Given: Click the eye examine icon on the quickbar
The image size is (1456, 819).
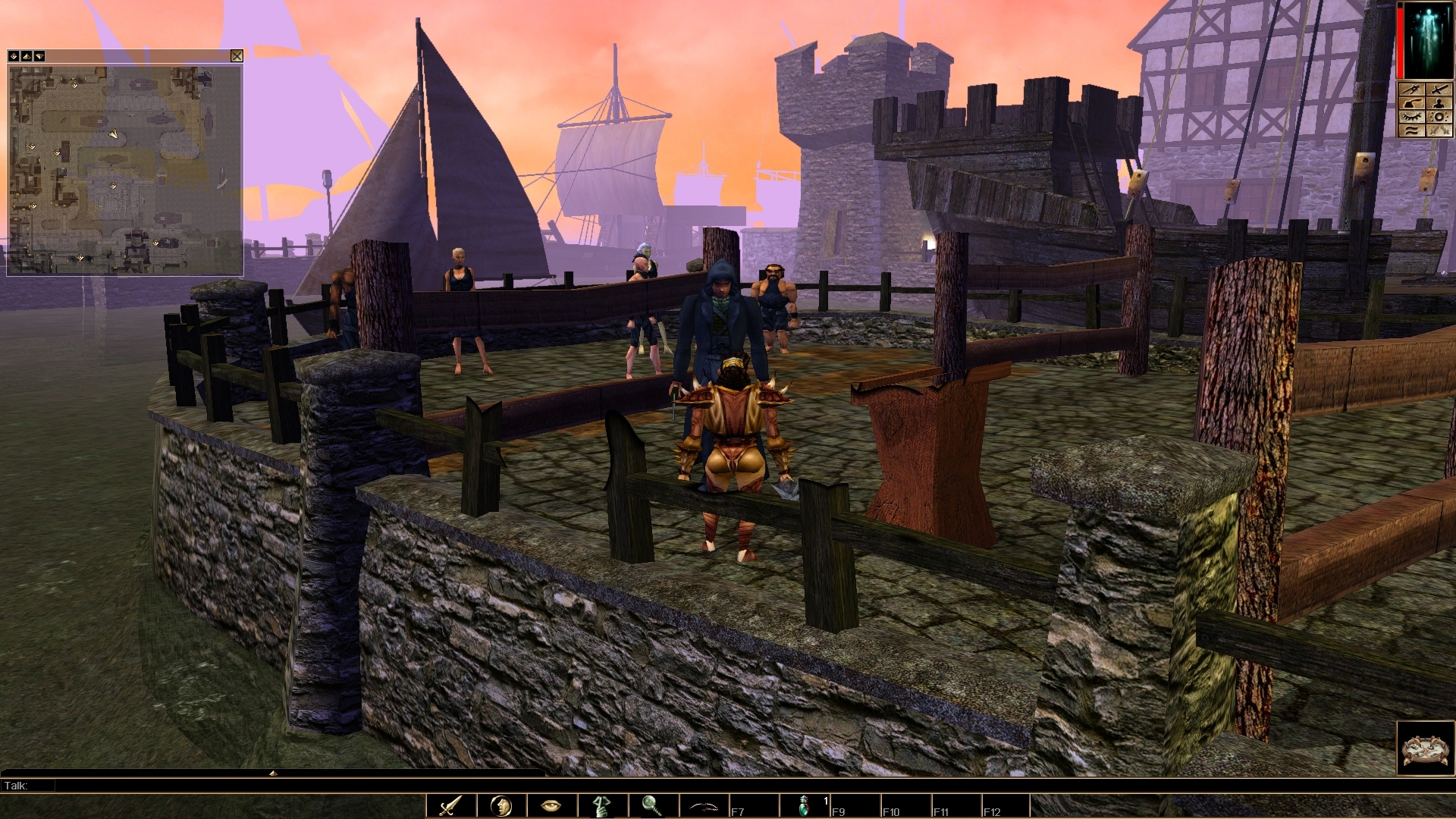Looking at the screenshot, I should 551,806.
